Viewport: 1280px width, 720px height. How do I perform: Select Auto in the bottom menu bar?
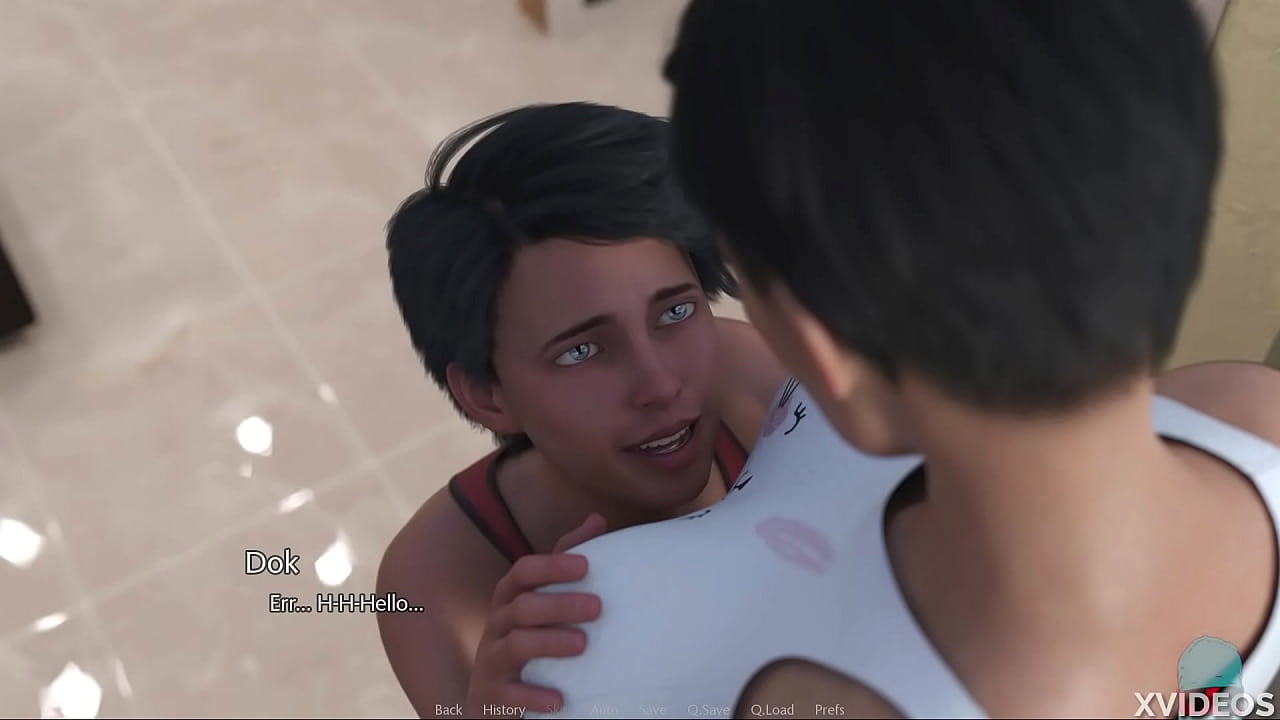point(604,709)
